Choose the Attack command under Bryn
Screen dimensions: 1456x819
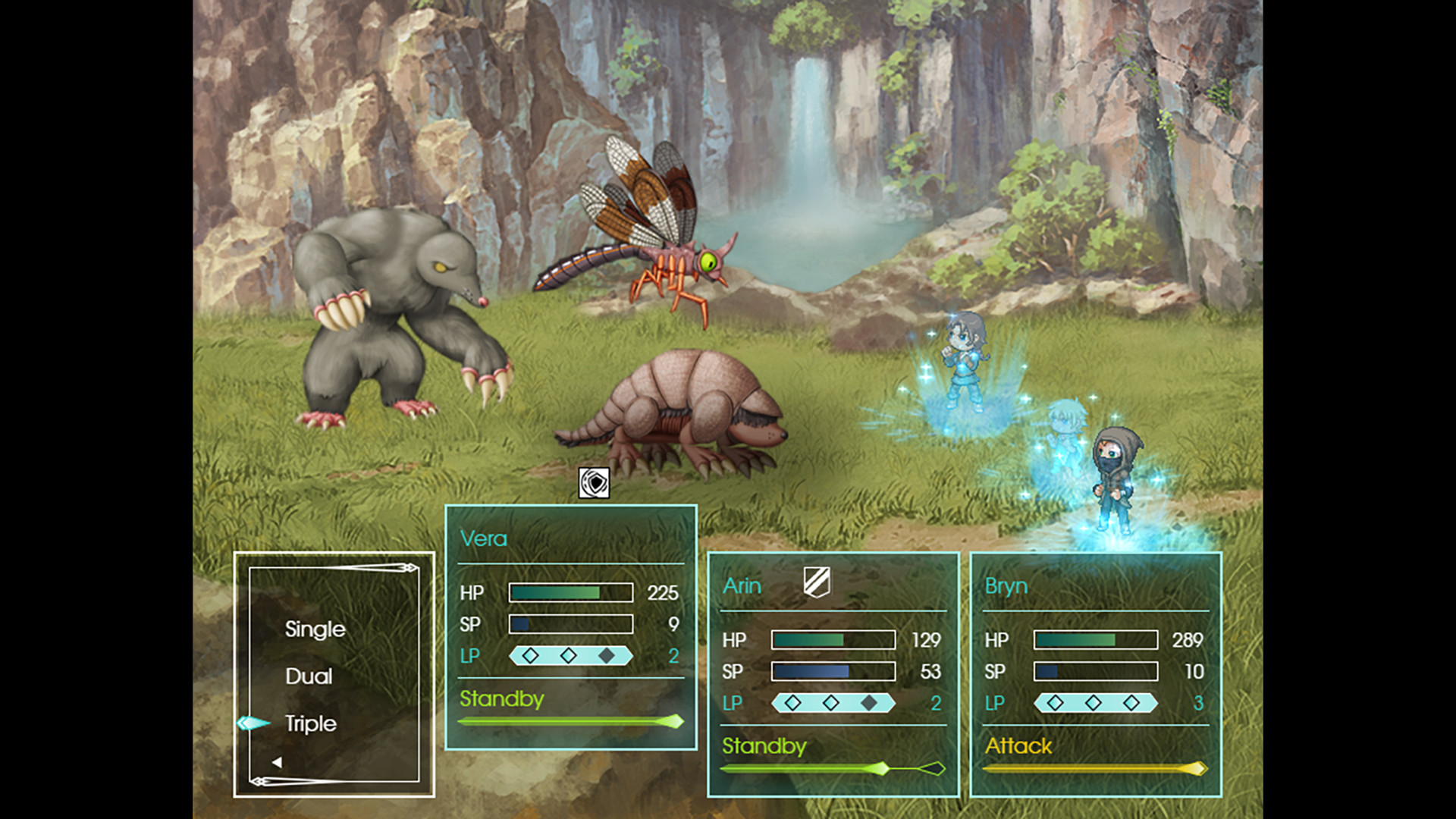coord(1018,747)
